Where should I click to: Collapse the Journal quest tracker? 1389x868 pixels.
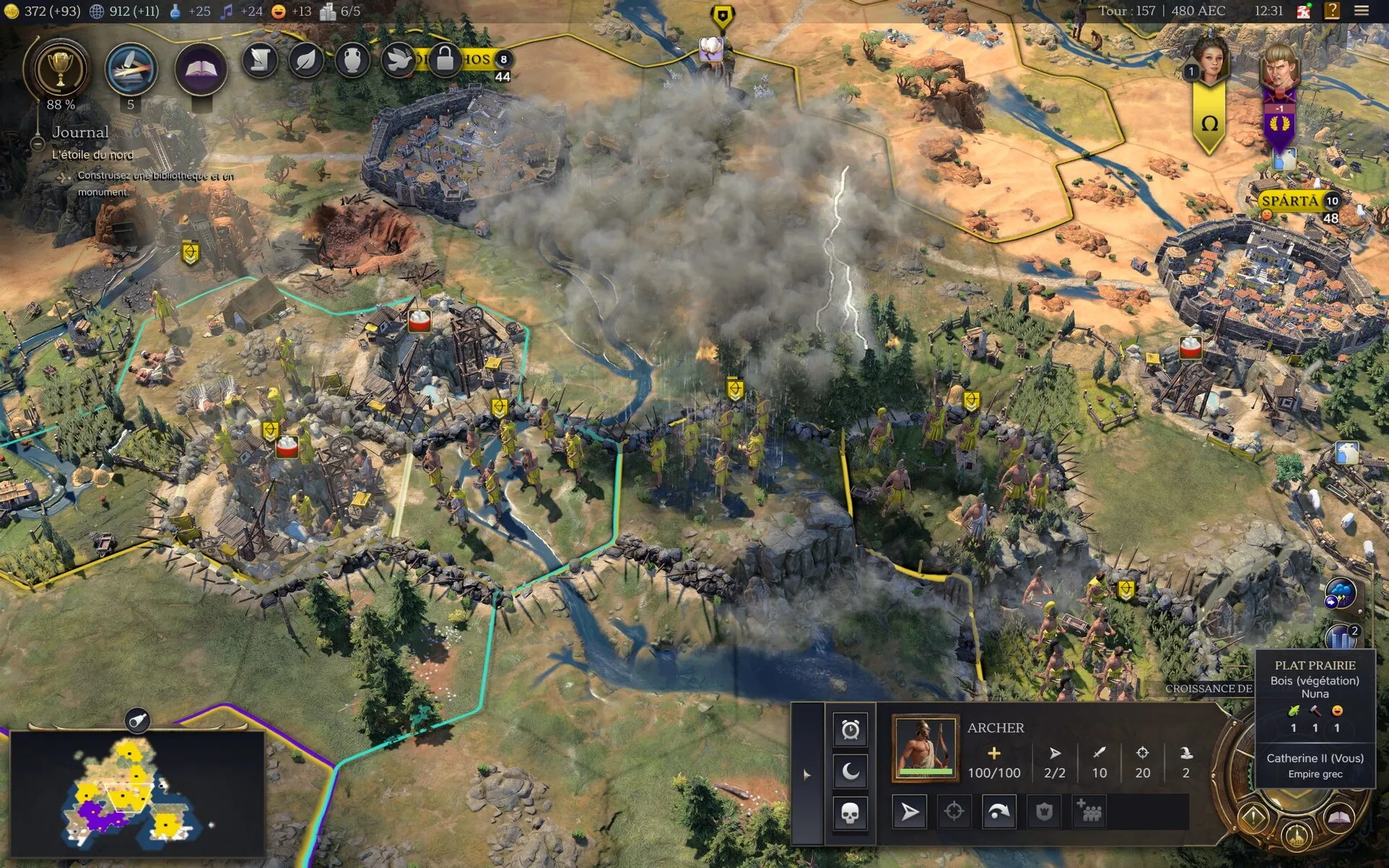[x=38, y=143]
